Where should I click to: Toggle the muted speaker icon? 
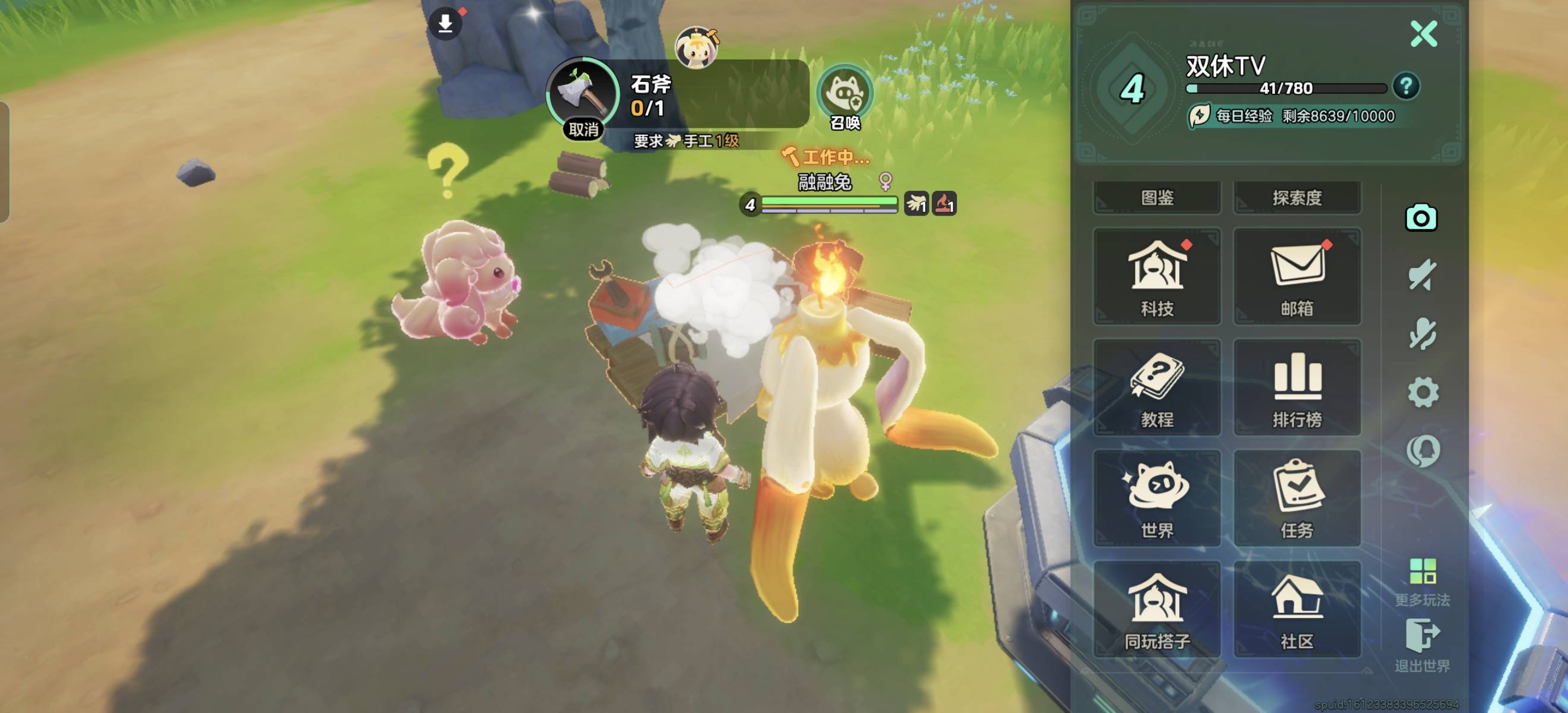pyautogui.click(x=1422, y=276)
